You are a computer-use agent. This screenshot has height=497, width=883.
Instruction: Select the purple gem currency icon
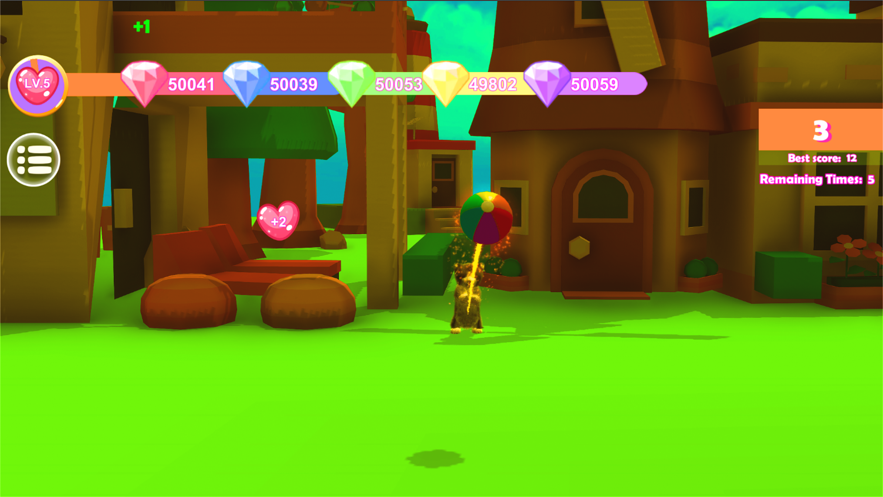tap(547, 83)
